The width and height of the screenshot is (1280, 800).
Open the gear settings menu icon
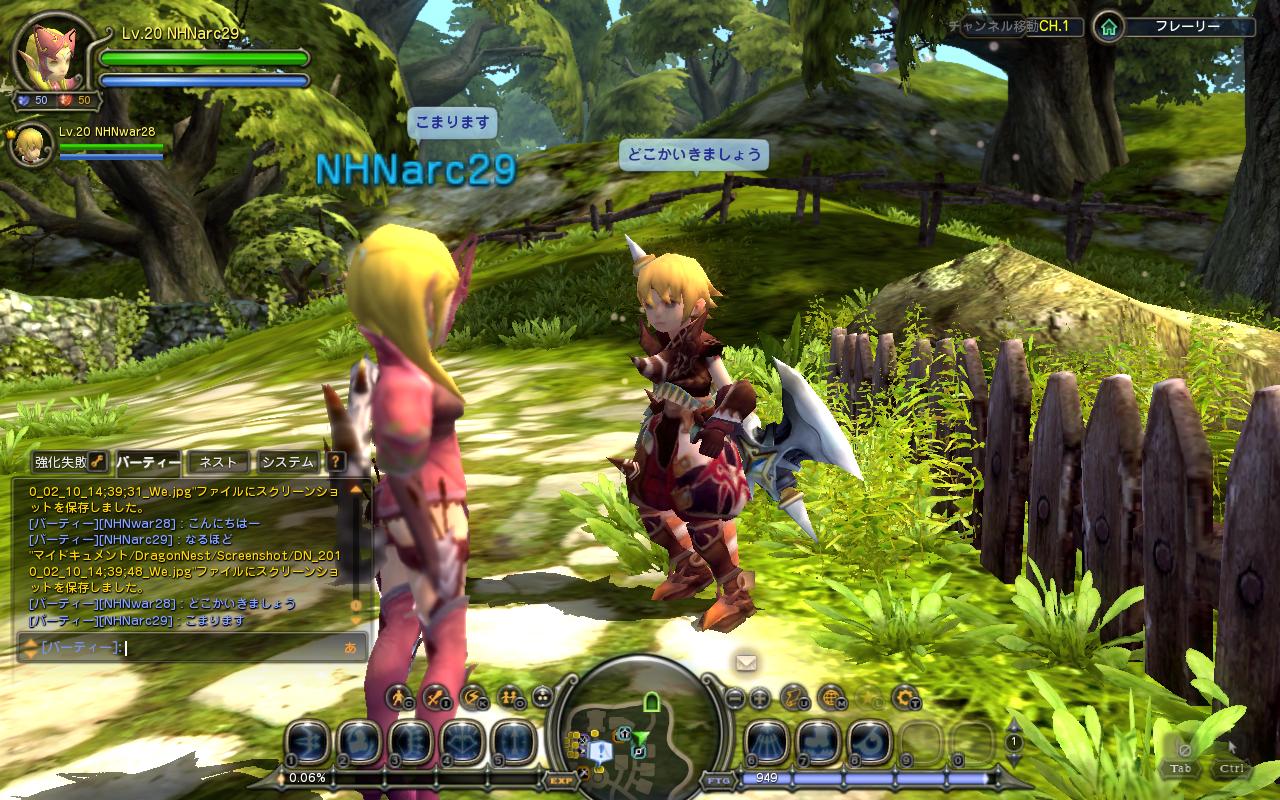point(905,697)
